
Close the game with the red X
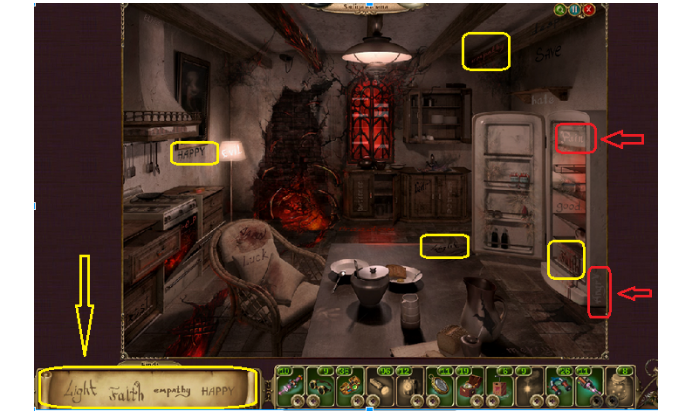tap(589, 10)
